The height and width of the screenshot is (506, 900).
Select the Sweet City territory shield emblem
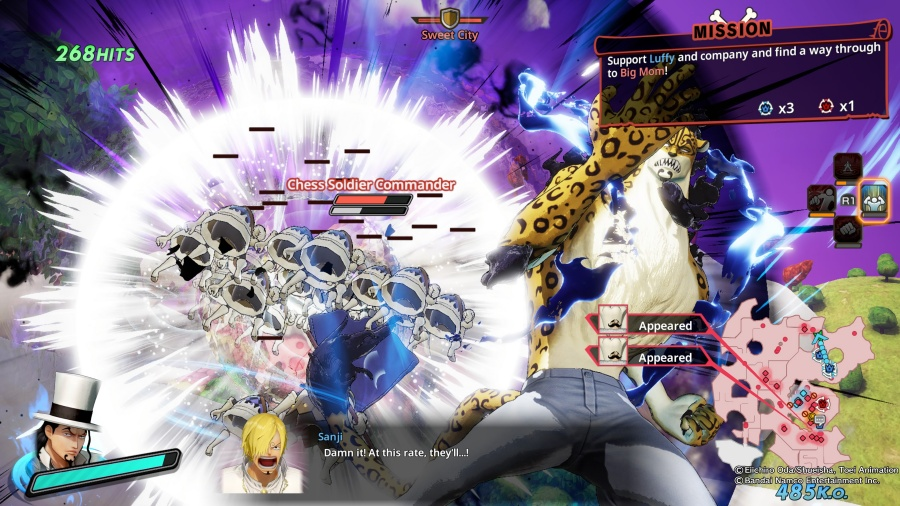point(450,18)
